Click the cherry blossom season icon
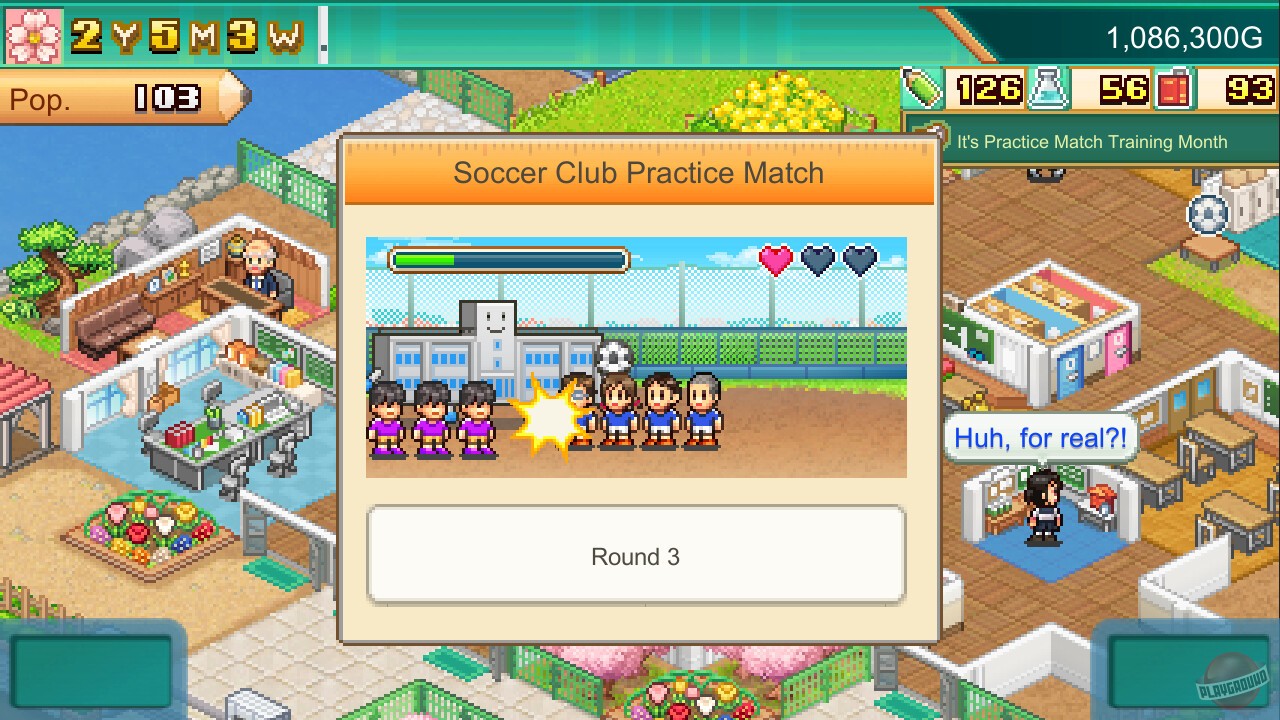The image size is (1280, 720). 34,34
